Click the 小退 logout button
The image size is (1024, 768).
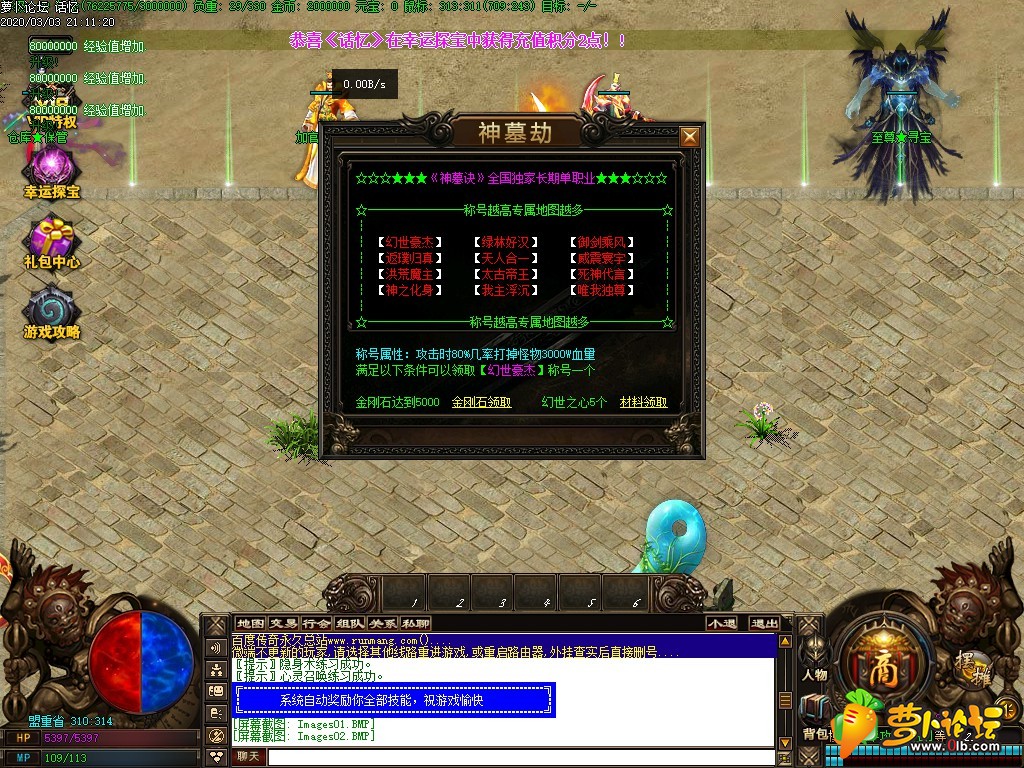point(721,623)
